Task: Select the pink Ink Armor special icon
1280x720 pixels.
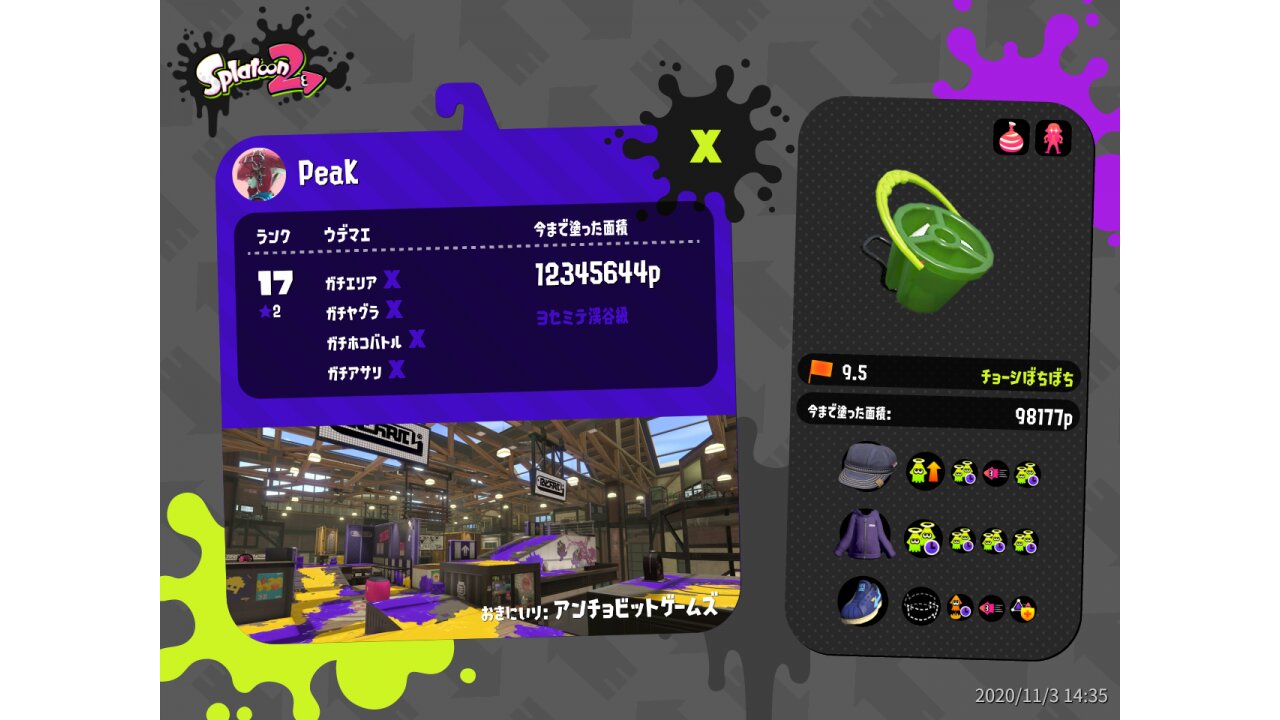Action: pos(1052,138)
